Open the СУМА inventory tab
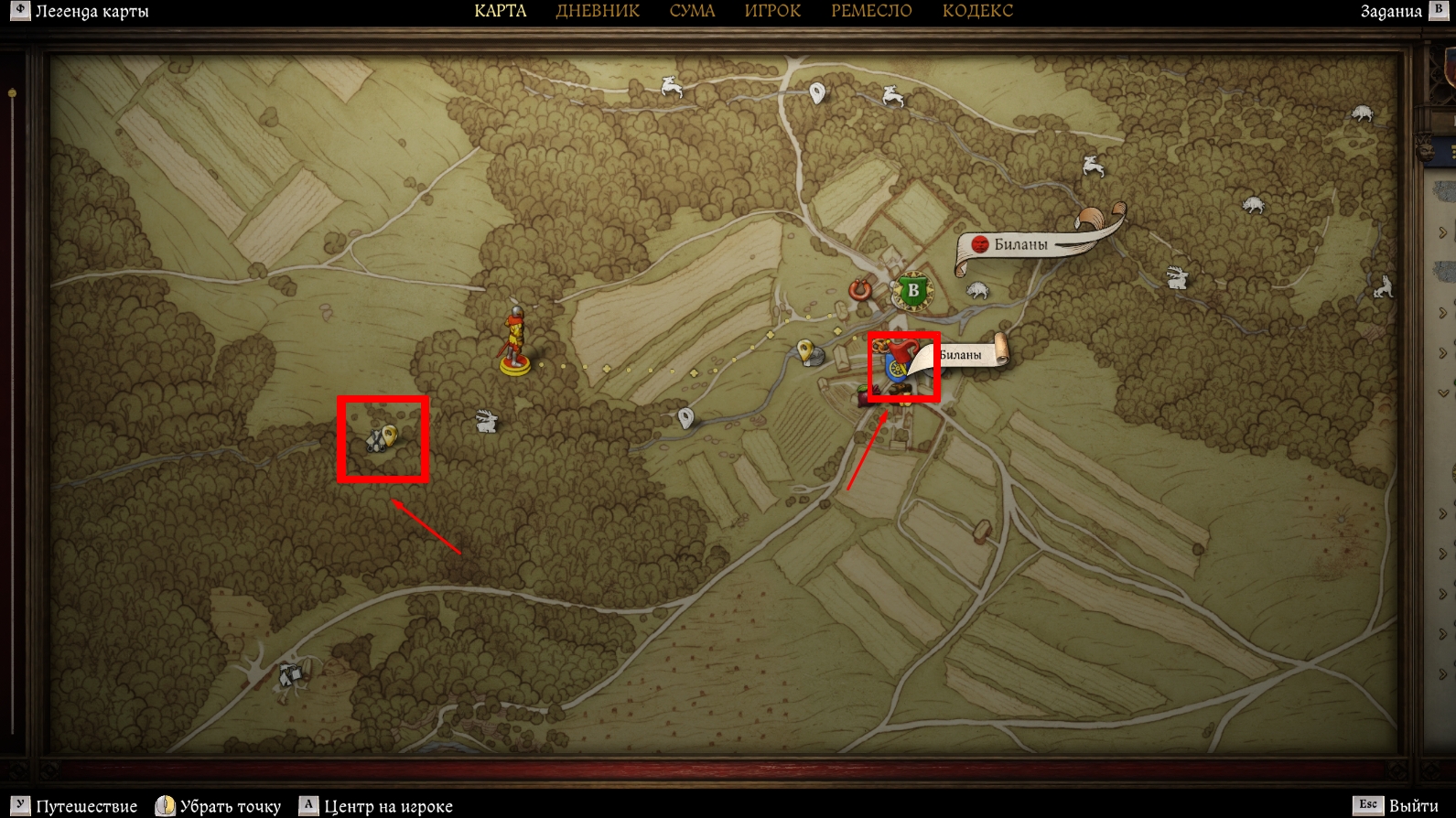The image size is (1456, 818). point(692,11)
